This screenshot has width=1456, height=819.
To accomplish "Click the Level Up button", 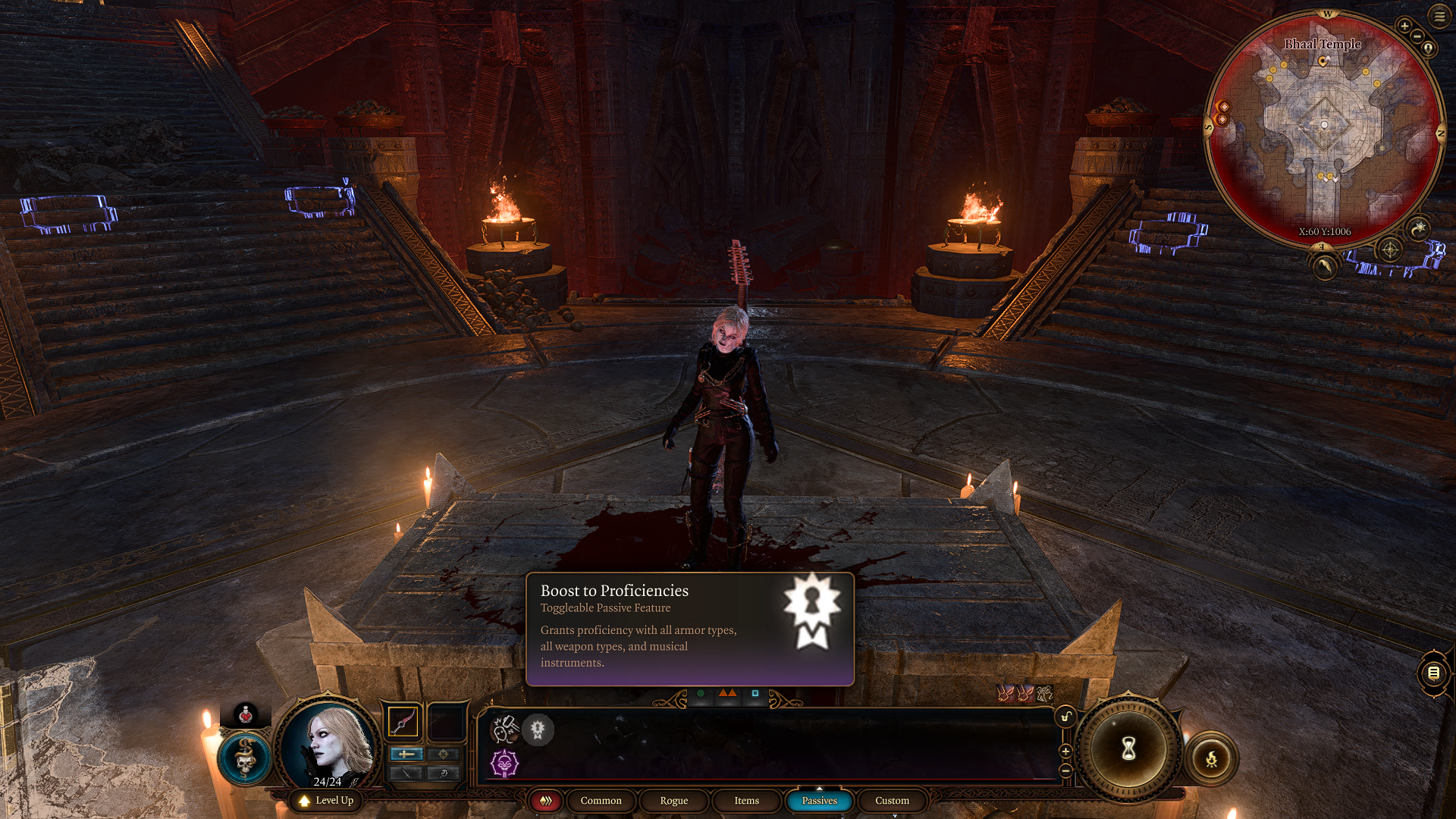I will (x=326, y=801).
